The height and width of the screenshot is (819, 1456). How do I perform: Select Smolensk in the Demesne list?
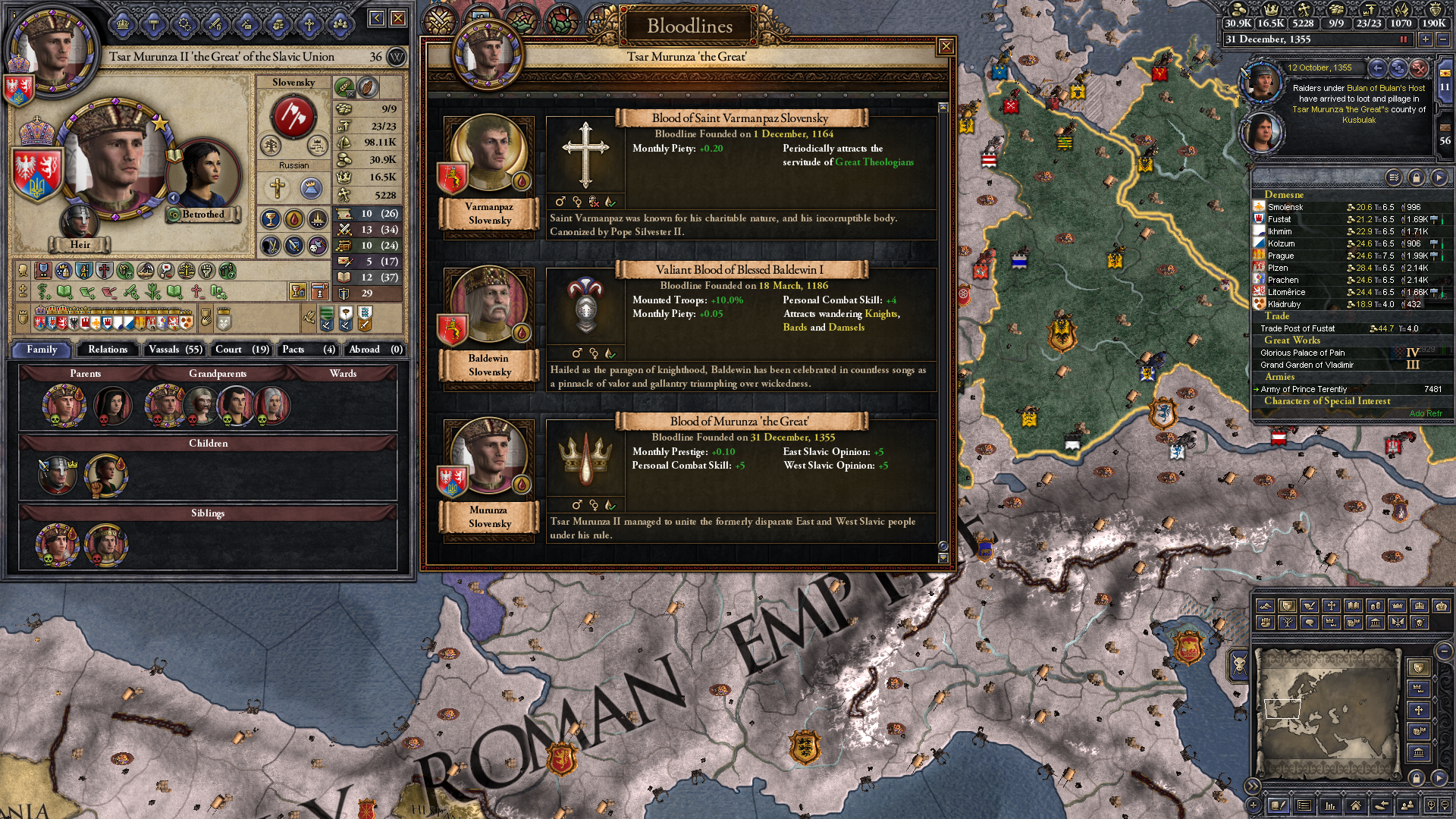point(1285,207)
